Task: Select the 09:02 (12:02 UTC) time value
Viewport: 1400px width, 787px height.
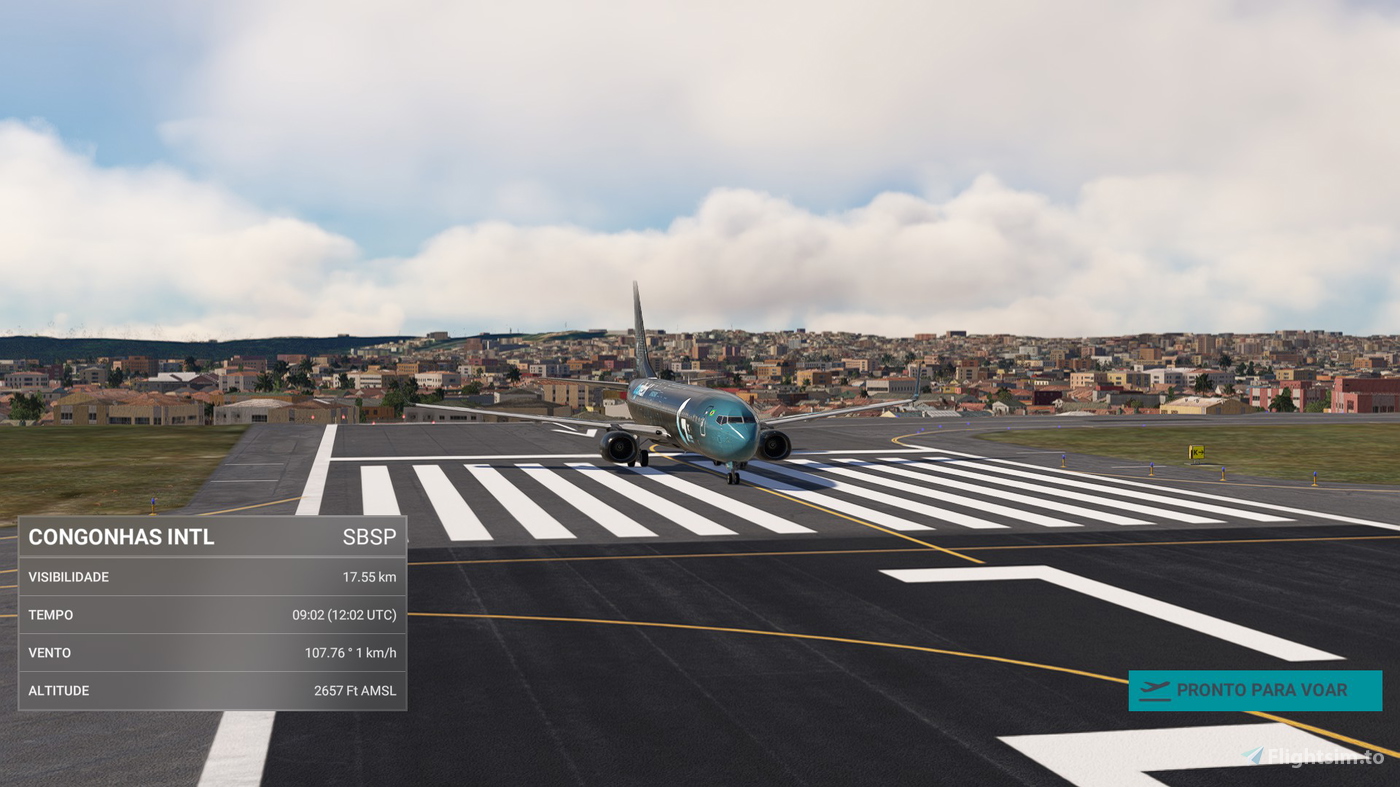Action: point(344,614)
